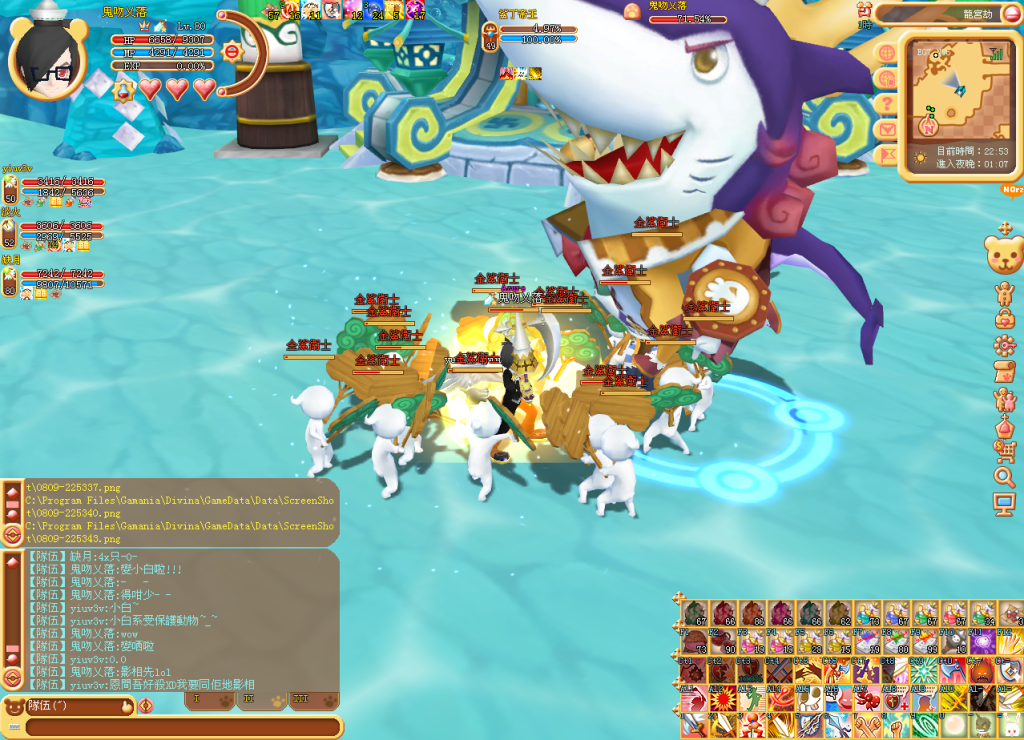The width and height of the screenshot is (1024, 740).
Task: Open the mail envelope button
Action: click(x=886, y=129)
